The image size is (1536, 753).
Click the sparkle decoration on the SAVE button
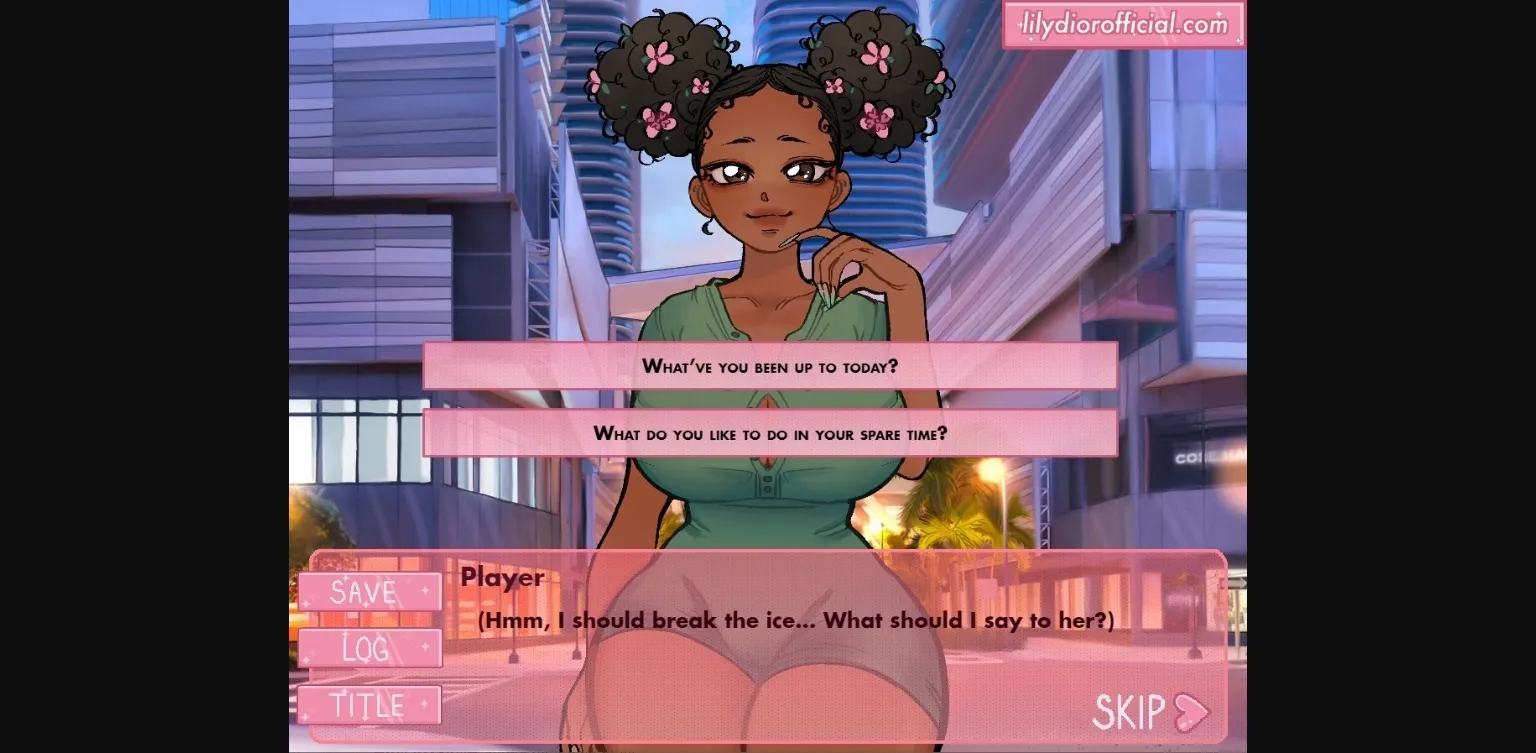(x=425, y=590)
